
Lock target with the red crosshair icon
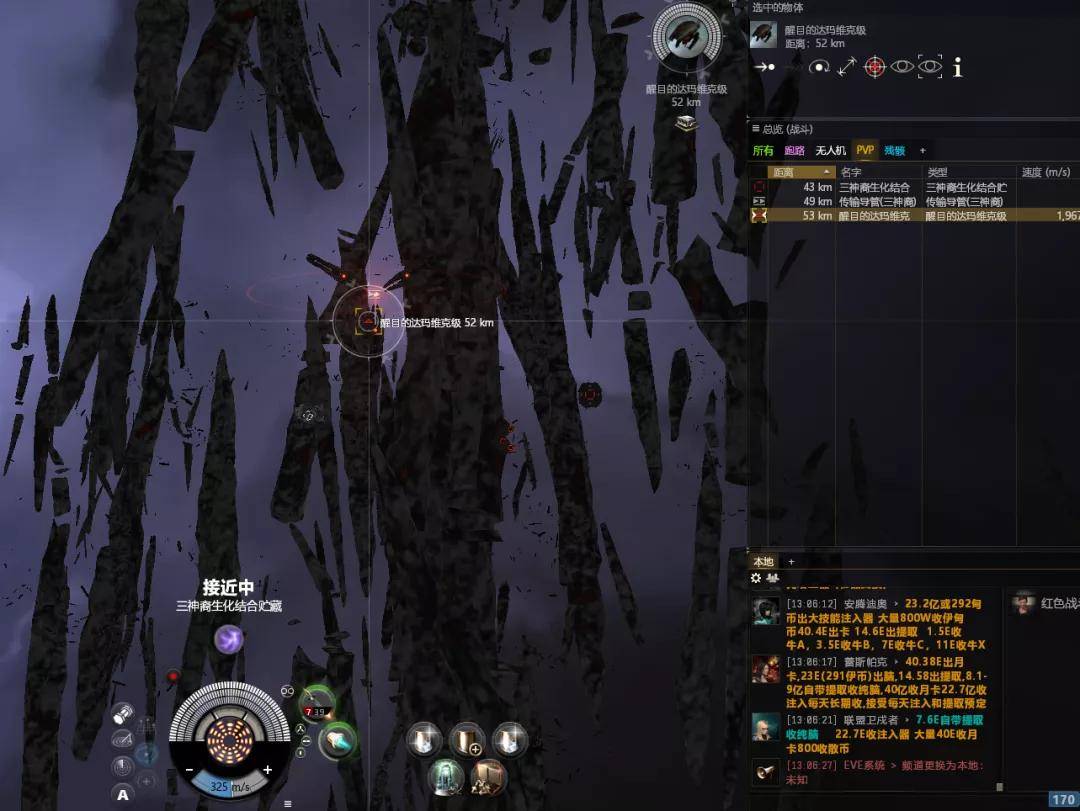click(x=874, y=67)
